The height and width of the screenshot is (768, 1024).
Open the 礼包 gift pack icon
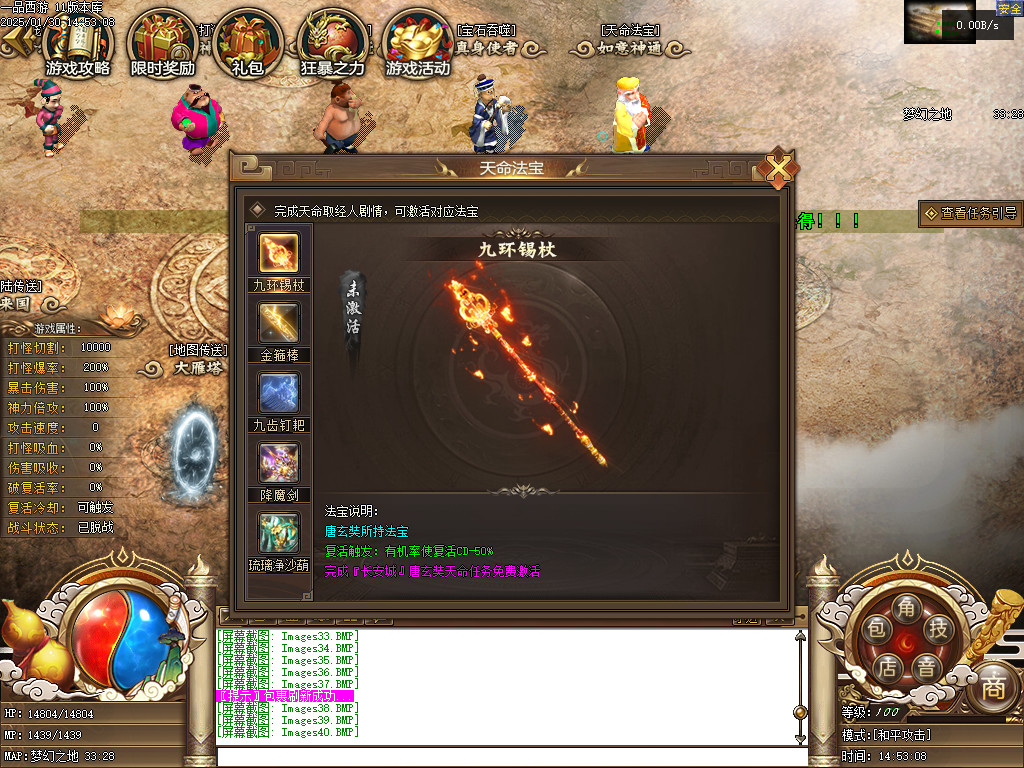coord(247,45)
